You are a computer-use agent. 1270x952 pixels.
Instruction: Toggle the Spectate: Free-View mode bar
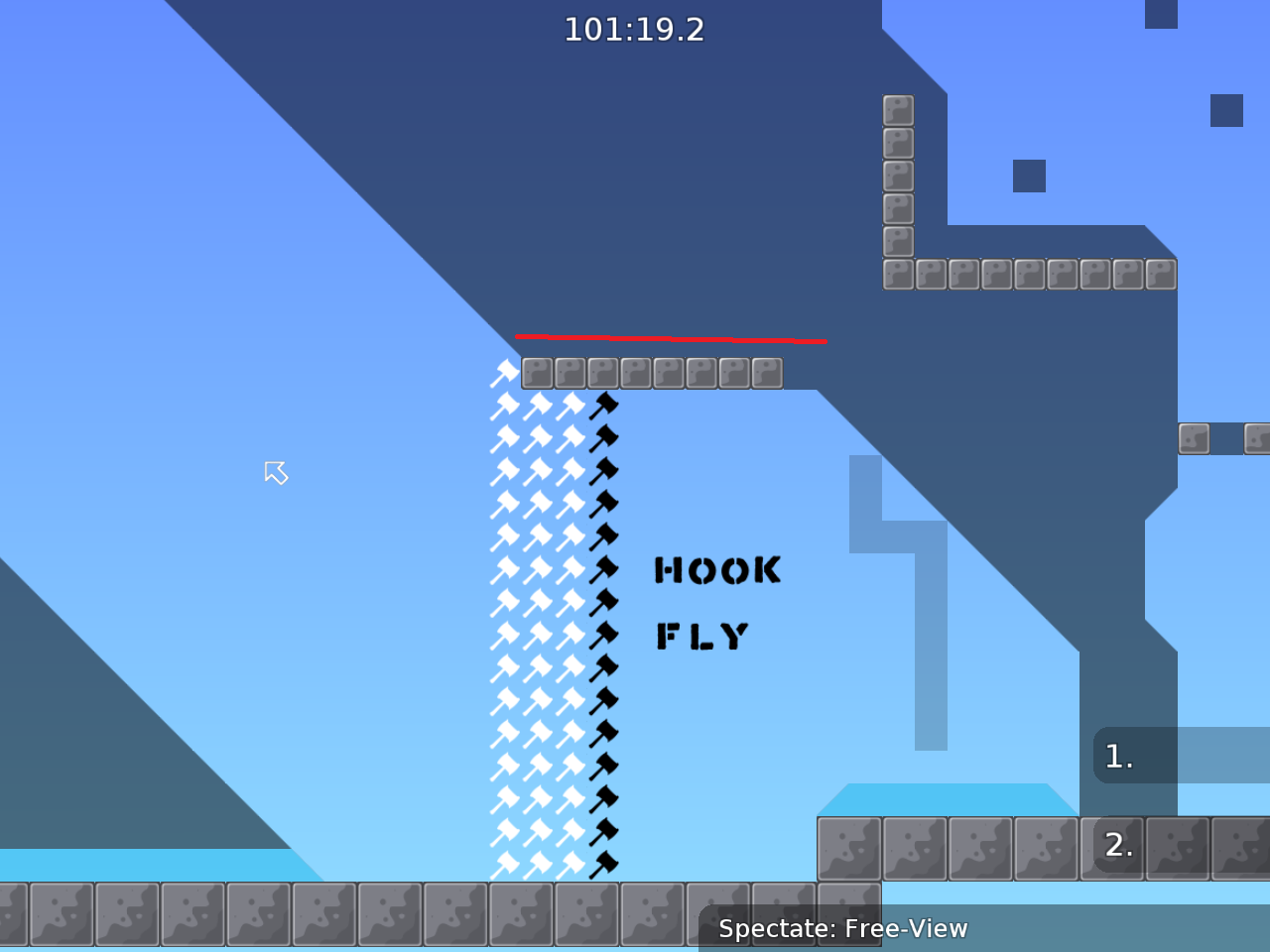coord(842,929)
